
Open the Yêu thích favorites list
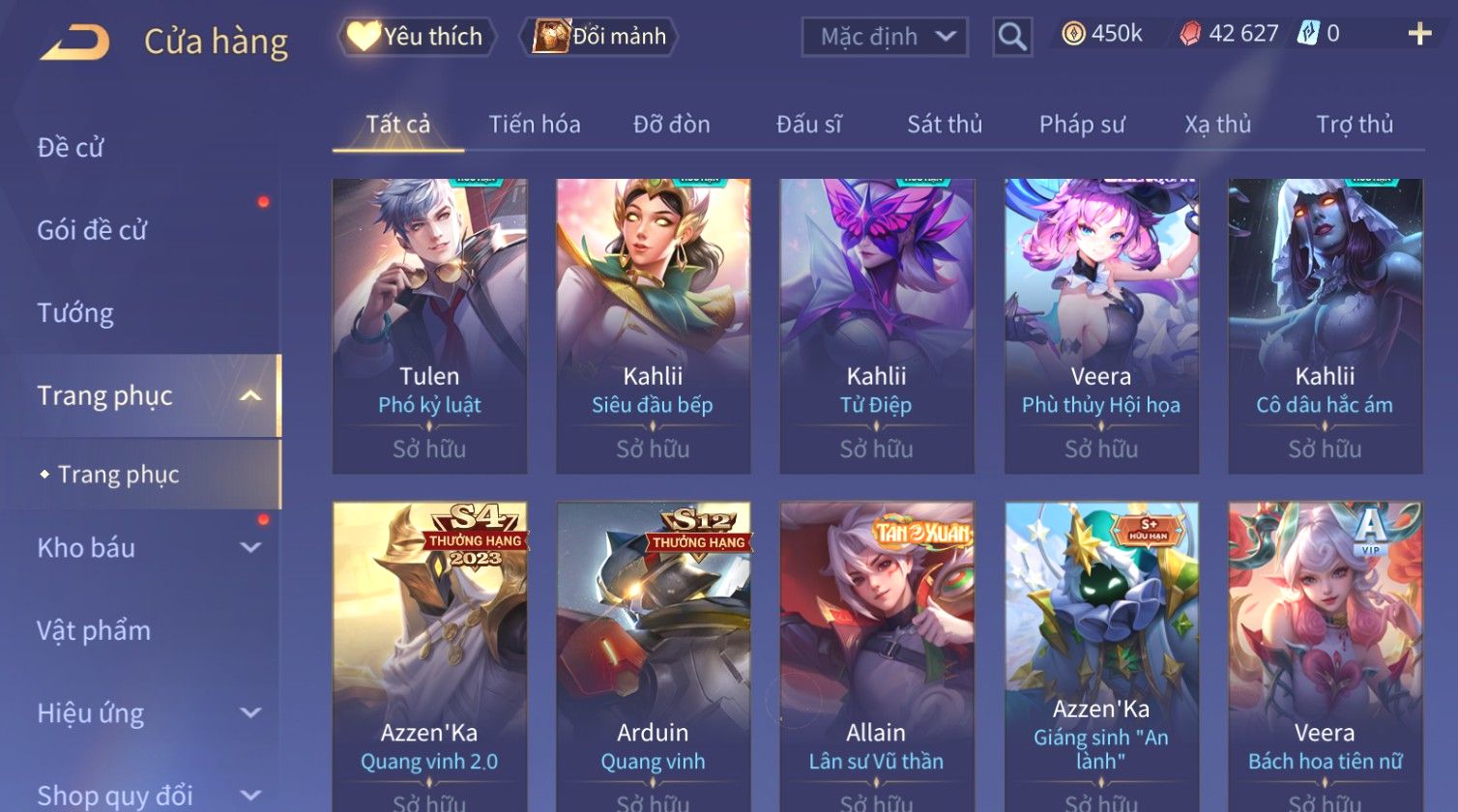click(x=417, y=37)
